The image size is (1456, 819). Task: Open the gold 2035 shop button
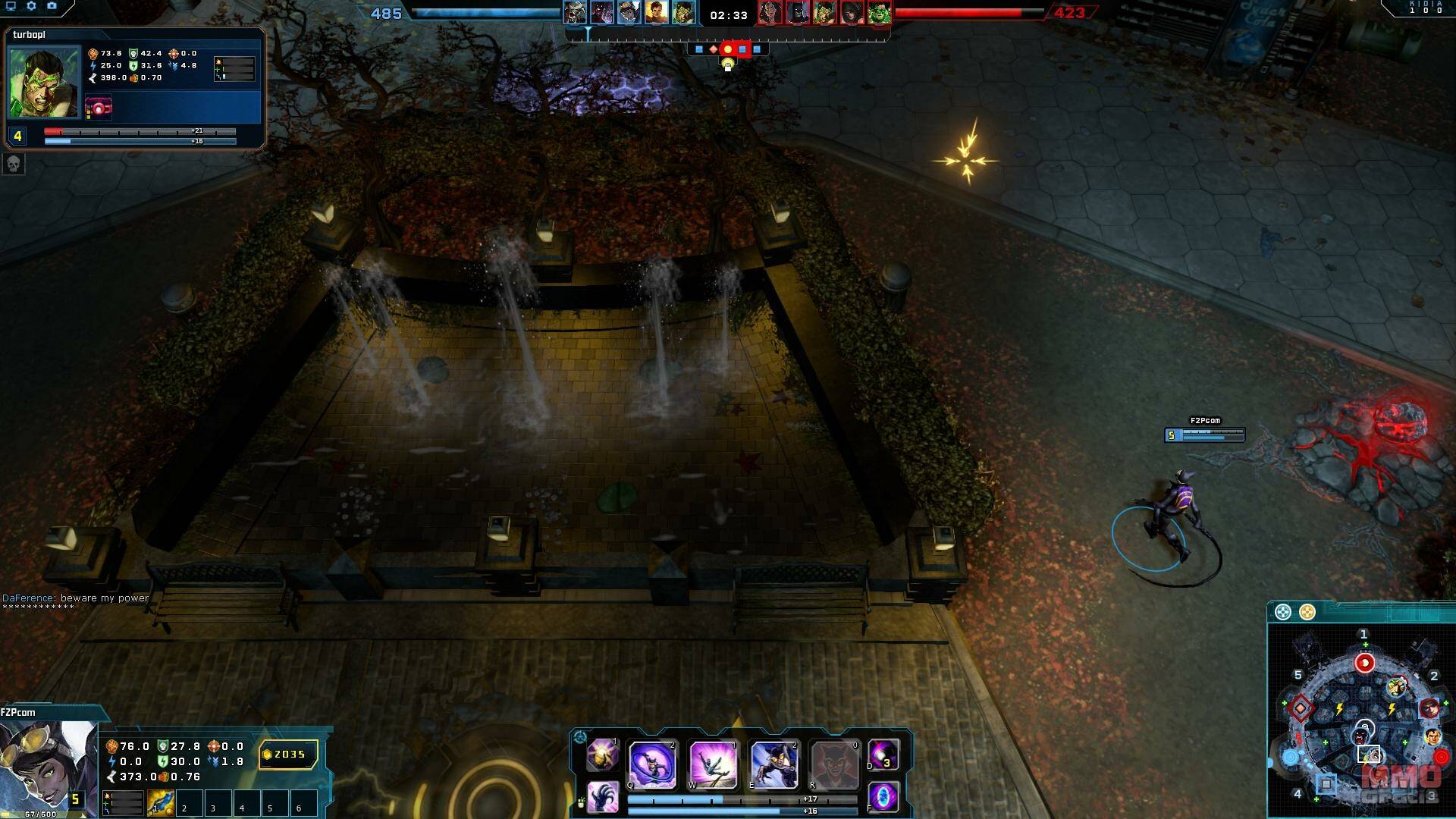tap(288, 755)
